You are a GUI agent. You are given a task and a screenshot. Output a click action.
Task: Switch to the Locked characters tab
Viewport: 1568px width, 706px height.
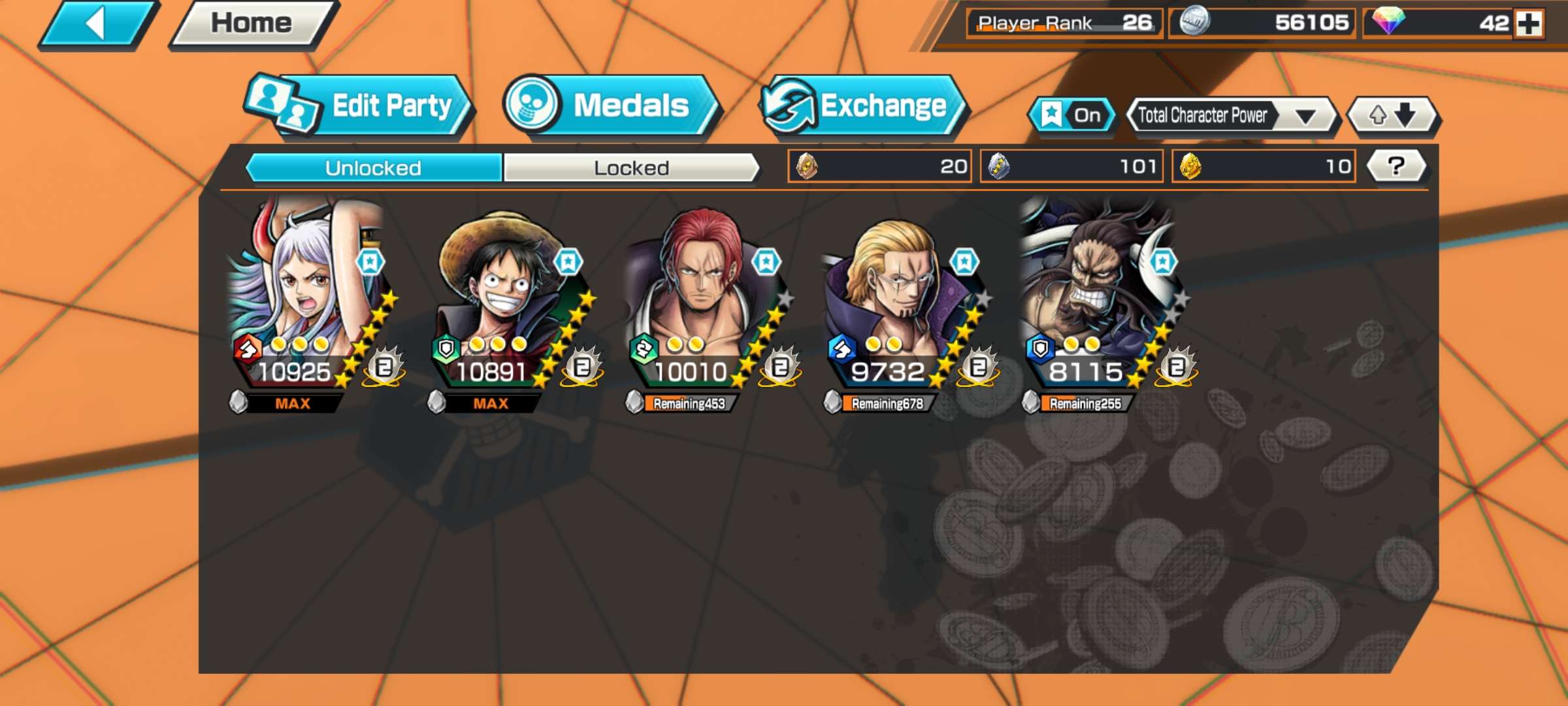click(631, 168)
